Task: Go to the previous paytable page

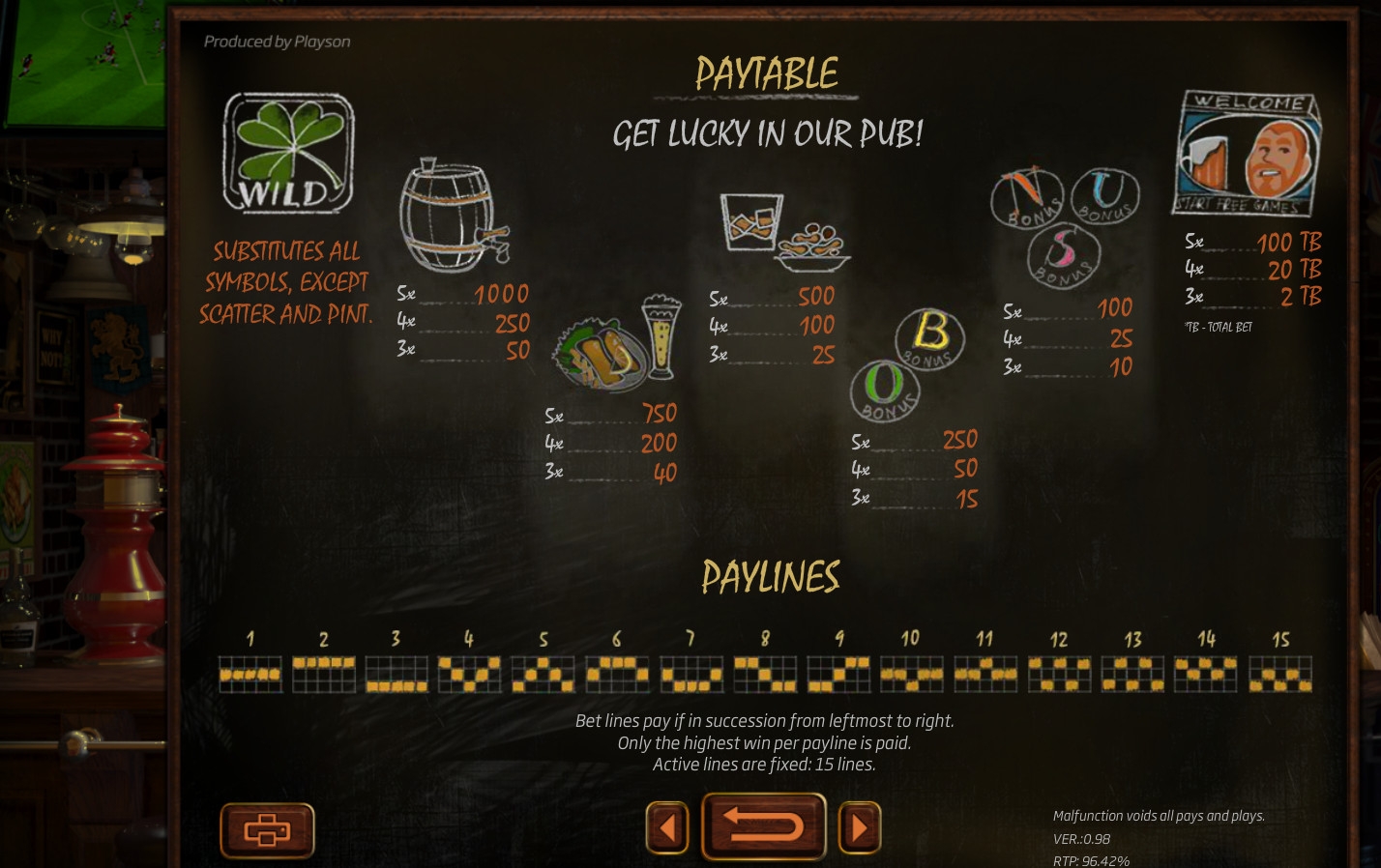Action: pyautogui.click(x=666, y=827)
